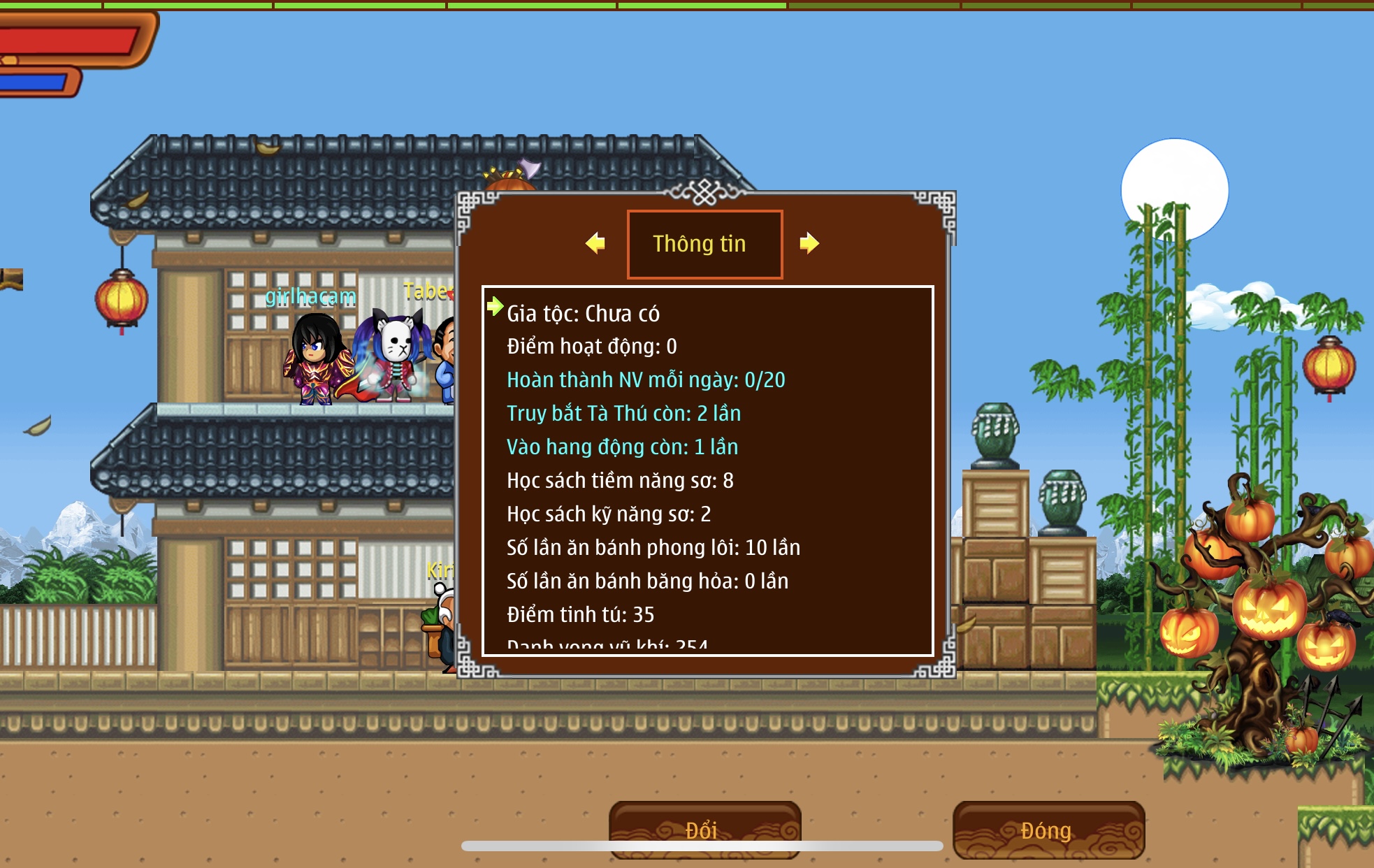Select the Vào hang động còn row
This screenshot has width=1374, height=868.
(622, 447)
